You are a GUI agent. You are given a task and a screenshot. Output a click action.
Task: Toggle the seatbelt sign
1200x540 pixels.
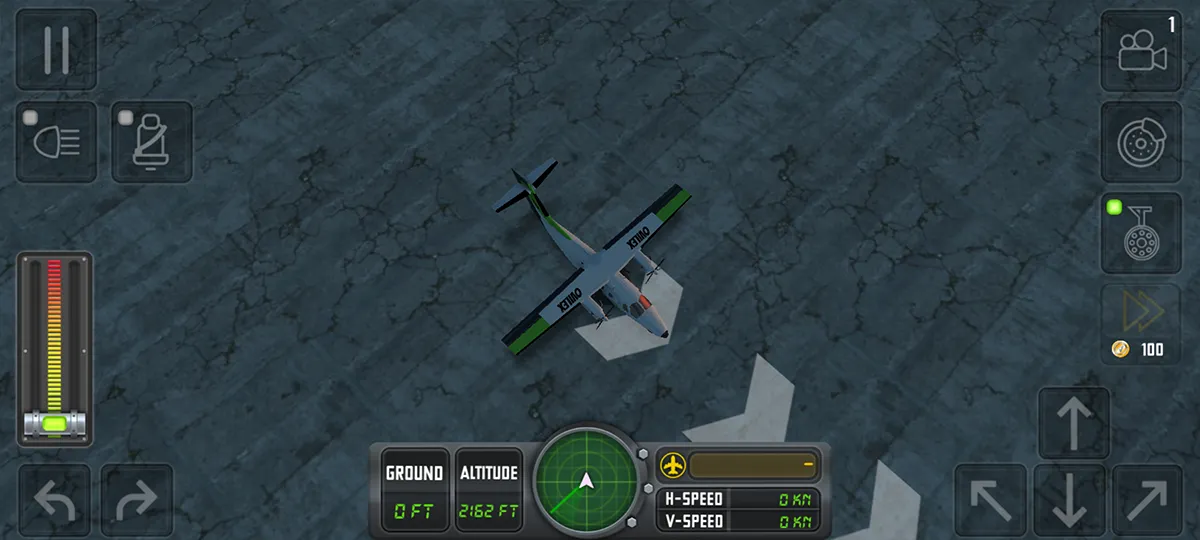click(x=151, y=142)
